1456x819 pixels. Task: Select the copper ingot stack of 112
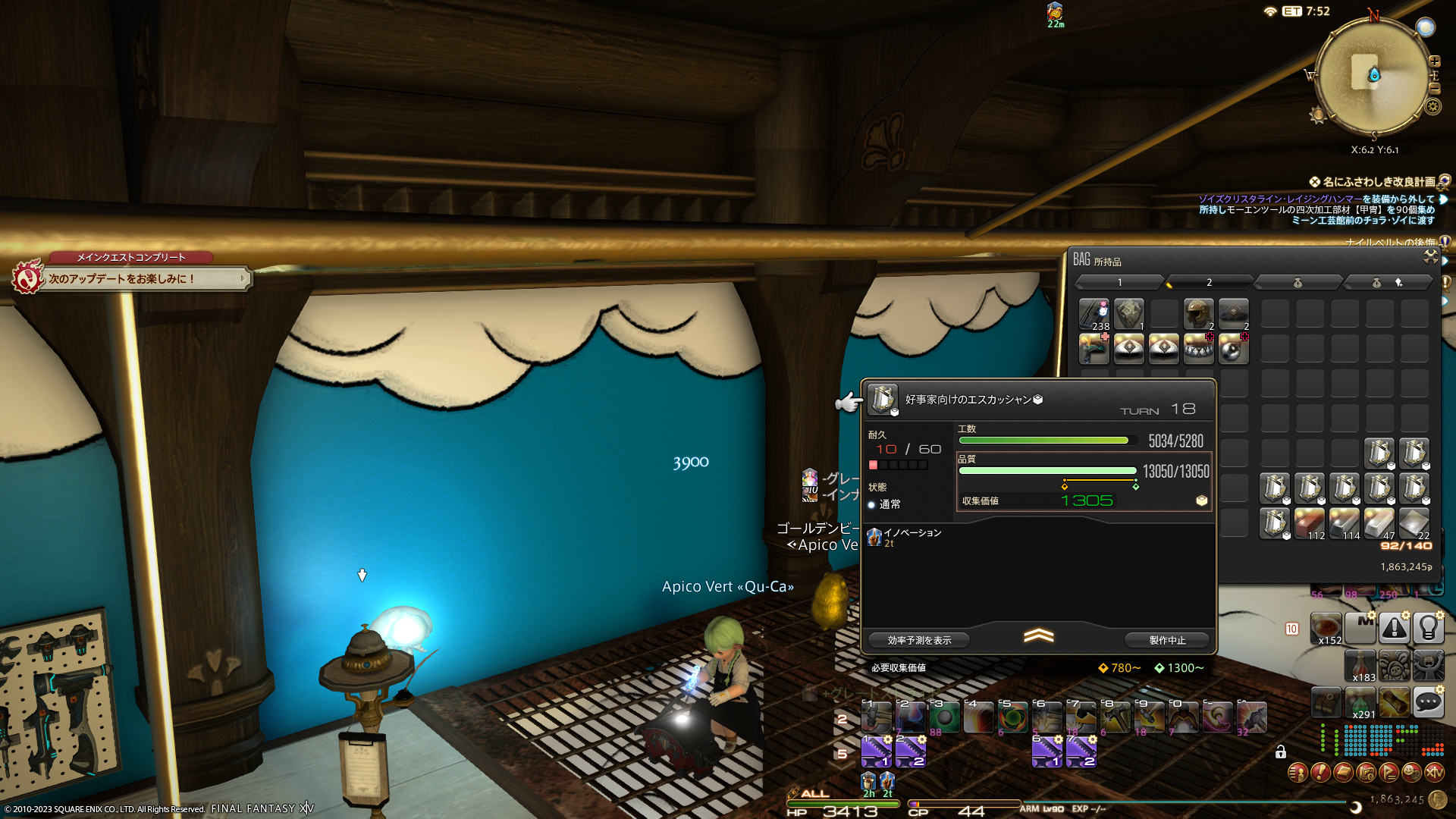click(x=1310, y=522)
